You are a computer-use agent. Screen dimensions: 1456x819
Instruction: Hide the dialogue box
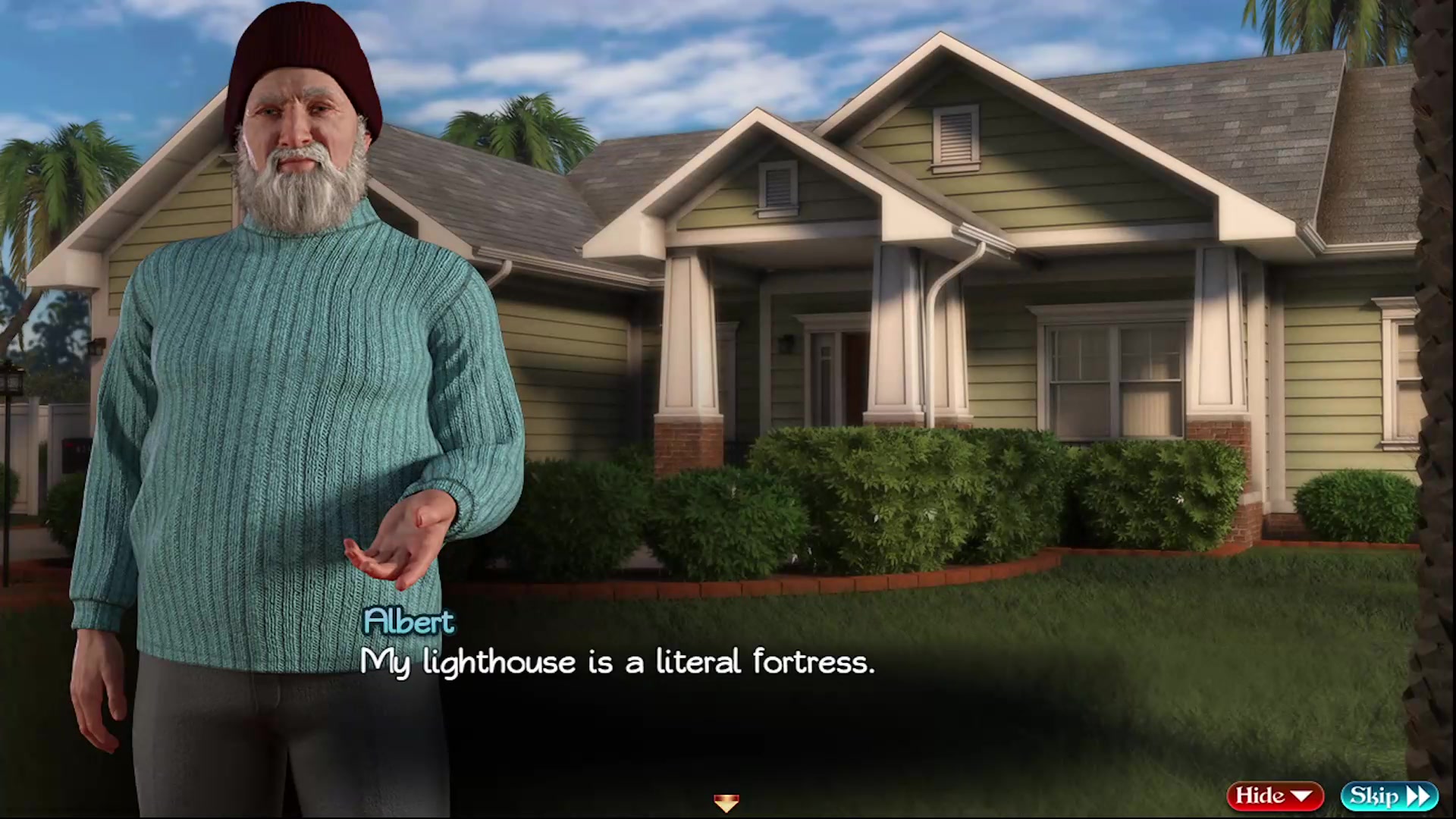(x=1274, y=795)
